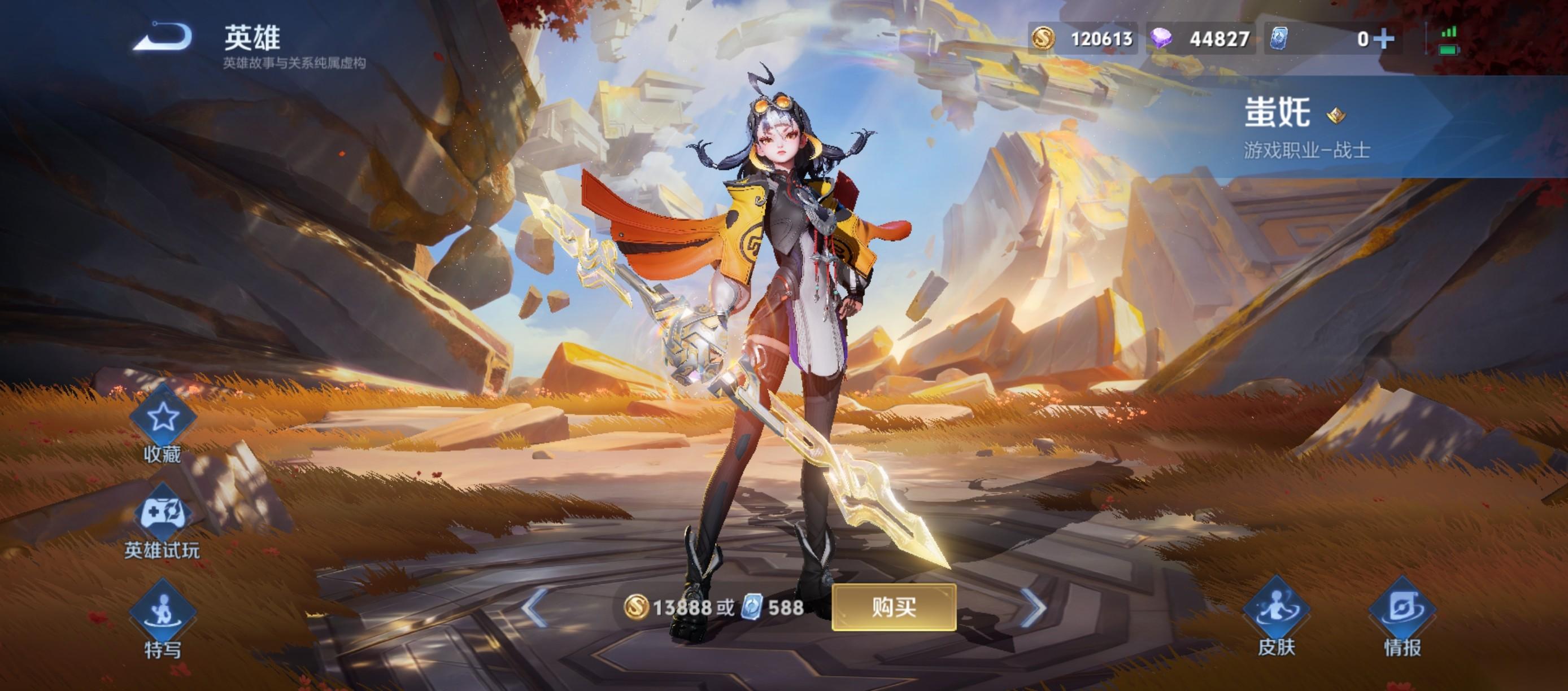Viewport: 1568px width, 691px height.
Task: Open the 特写 close-up view
Action: [x=163, y=611]
